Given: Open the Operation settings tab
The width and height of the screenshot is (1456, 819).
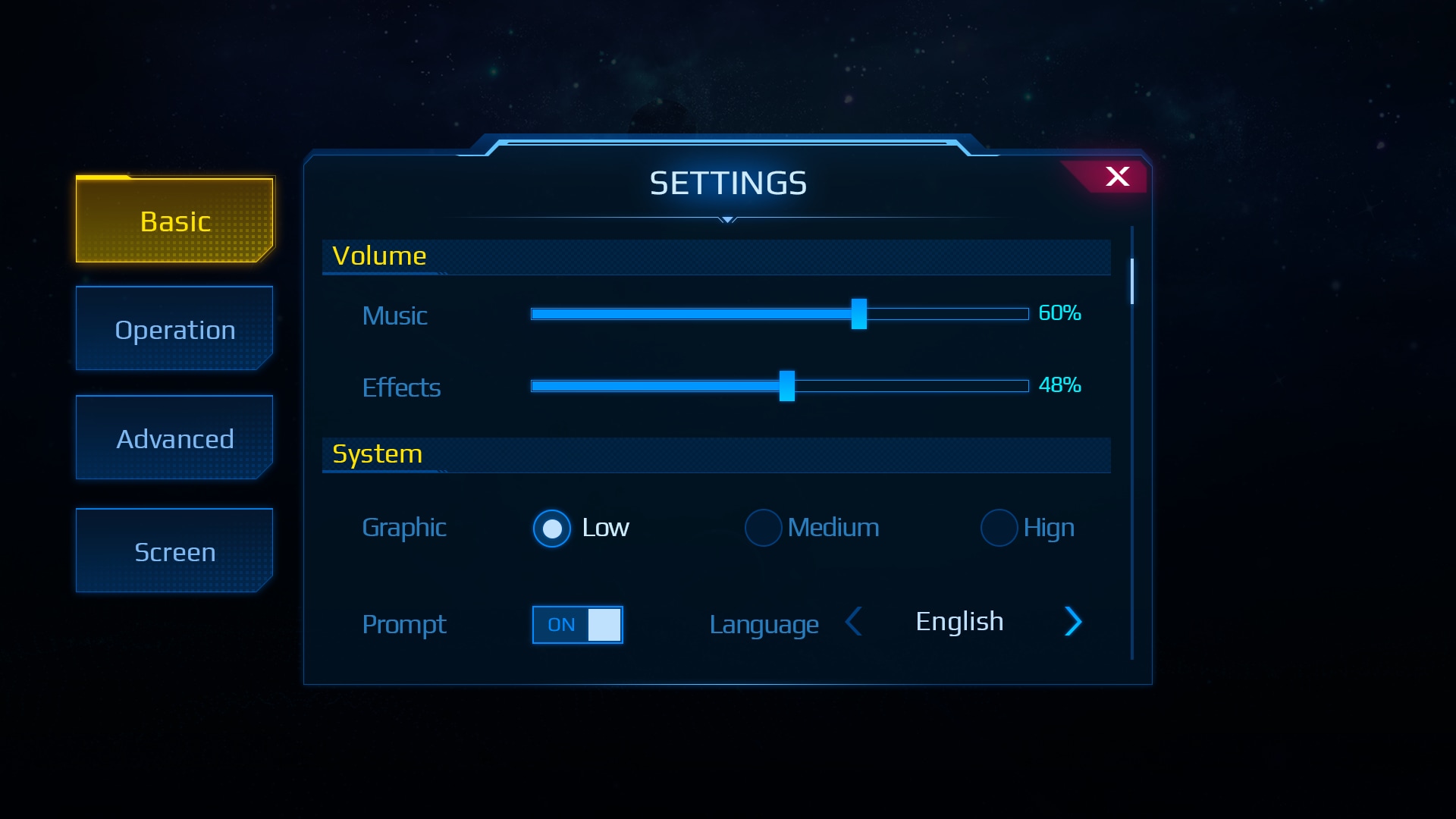Looking at the screenshot, I should coord(174,329).
